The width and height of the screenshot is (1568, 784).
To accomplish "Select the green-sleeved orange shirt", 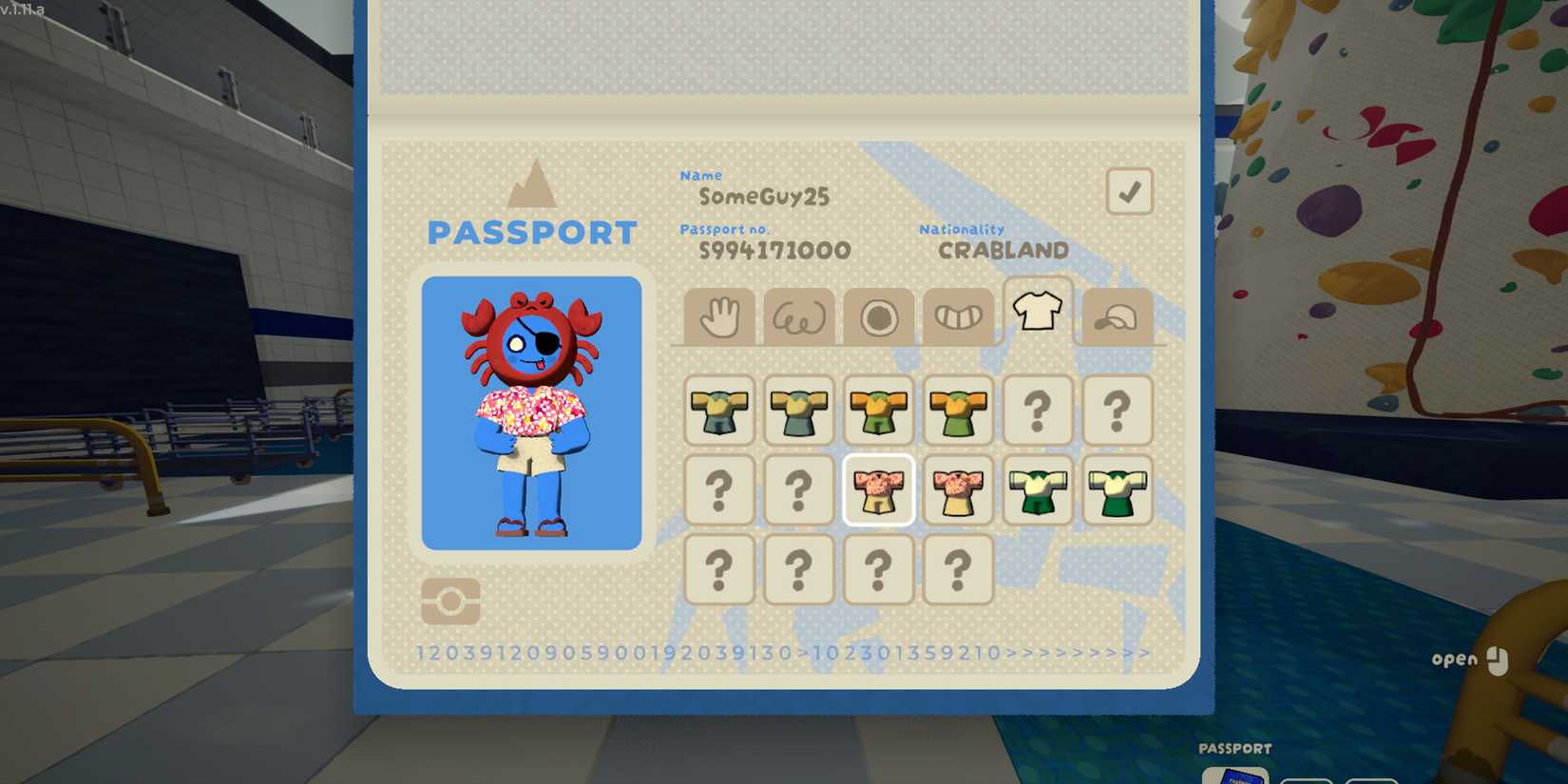I will pyautogui.click(x=958, y=410).
